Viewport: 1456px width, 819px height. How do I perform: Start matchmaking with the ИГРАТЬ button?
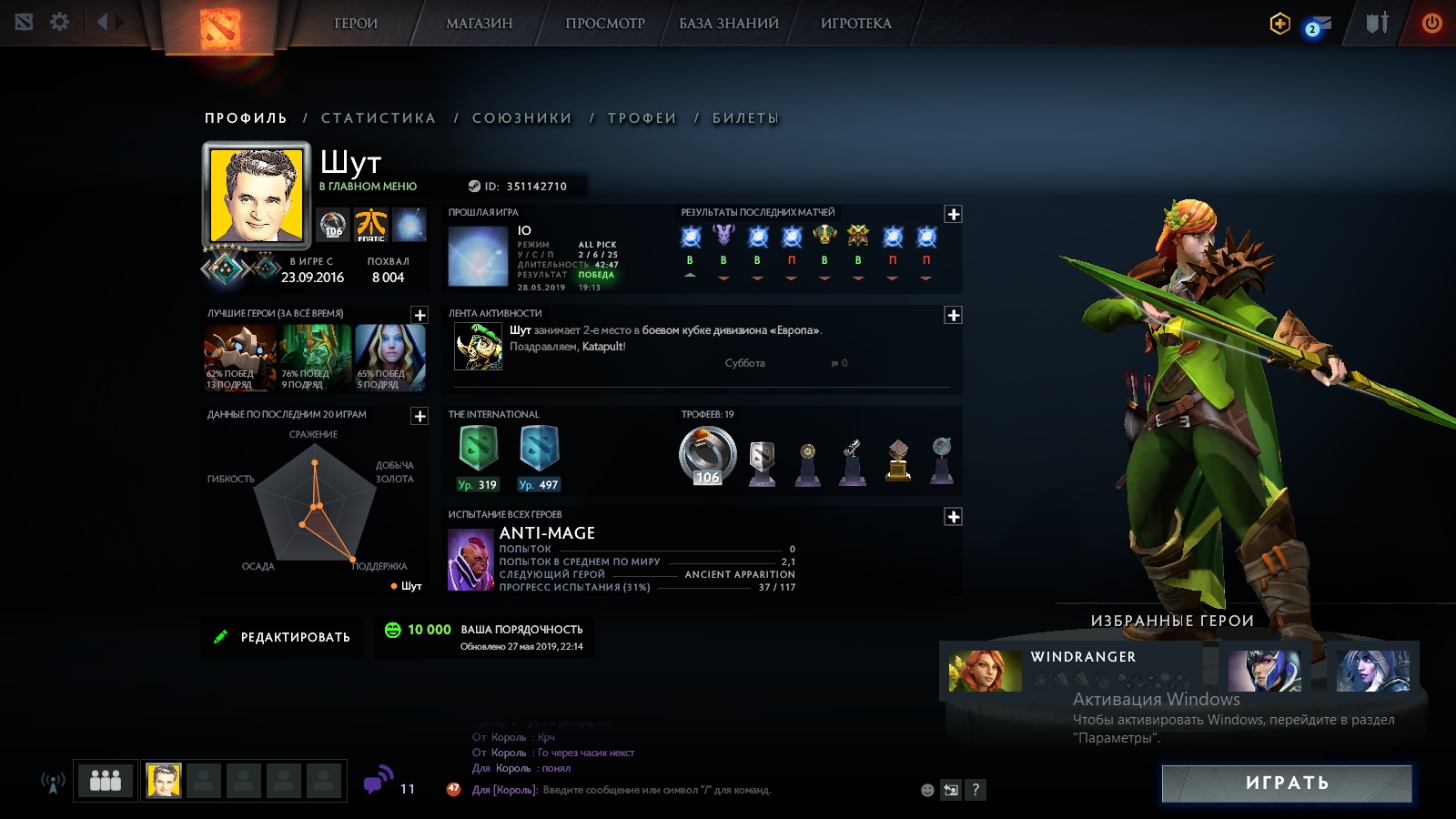(x=1287, y=784)
